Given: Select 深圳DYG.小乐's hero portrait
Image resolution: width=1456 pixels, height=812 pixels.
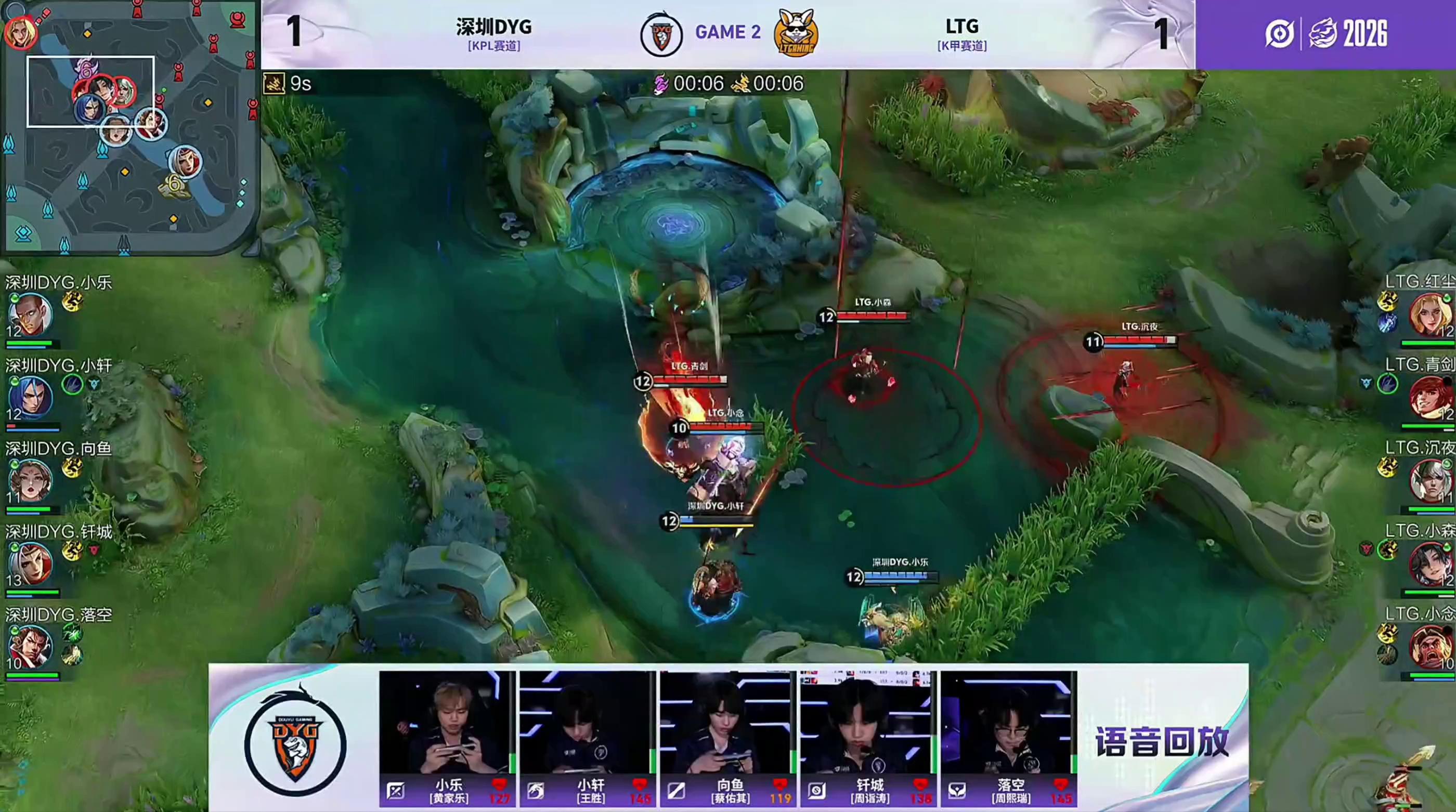Looking at the screenshot, I should click(30, 315).
